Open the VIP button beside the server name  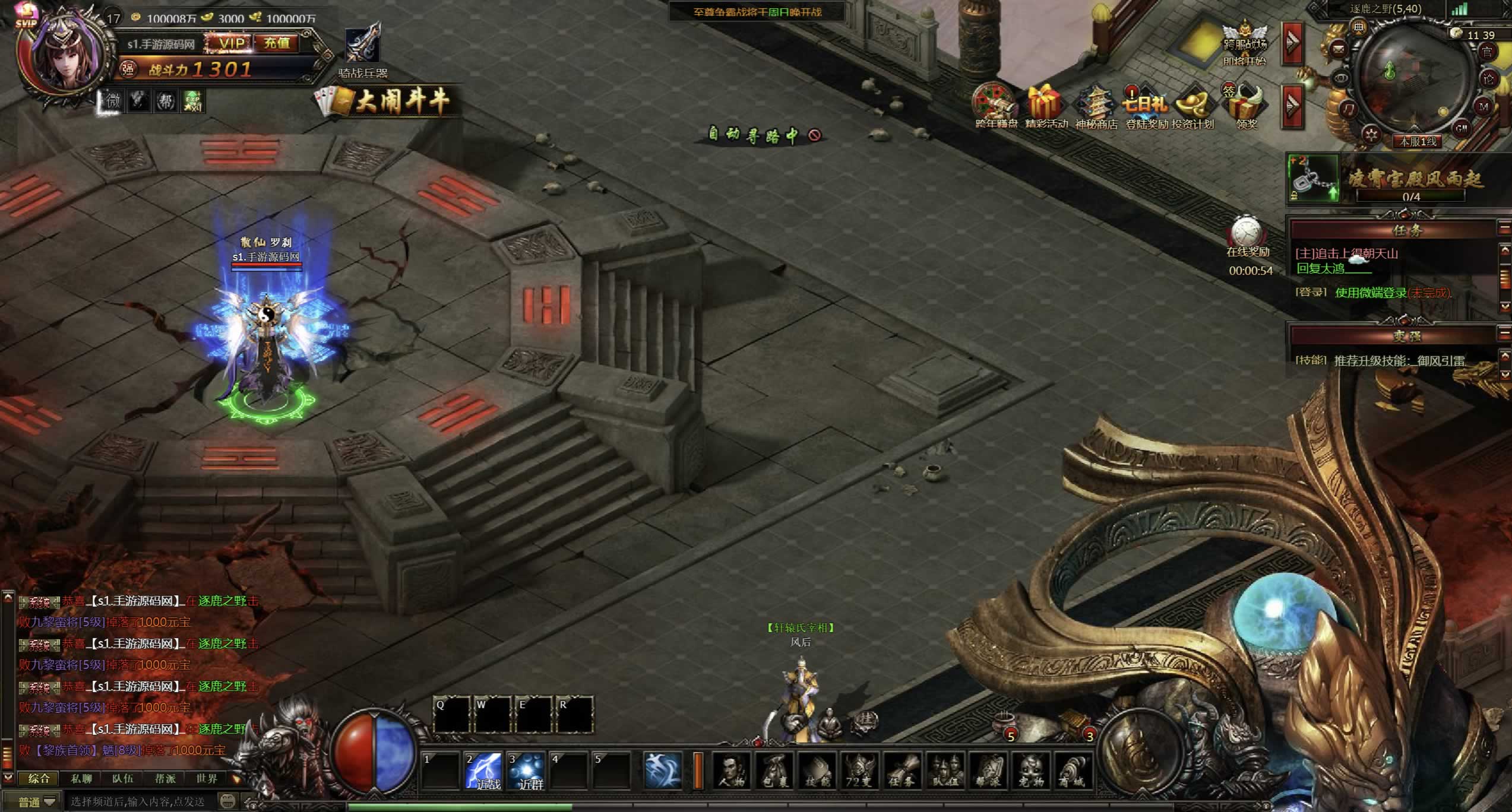(230, 43)
